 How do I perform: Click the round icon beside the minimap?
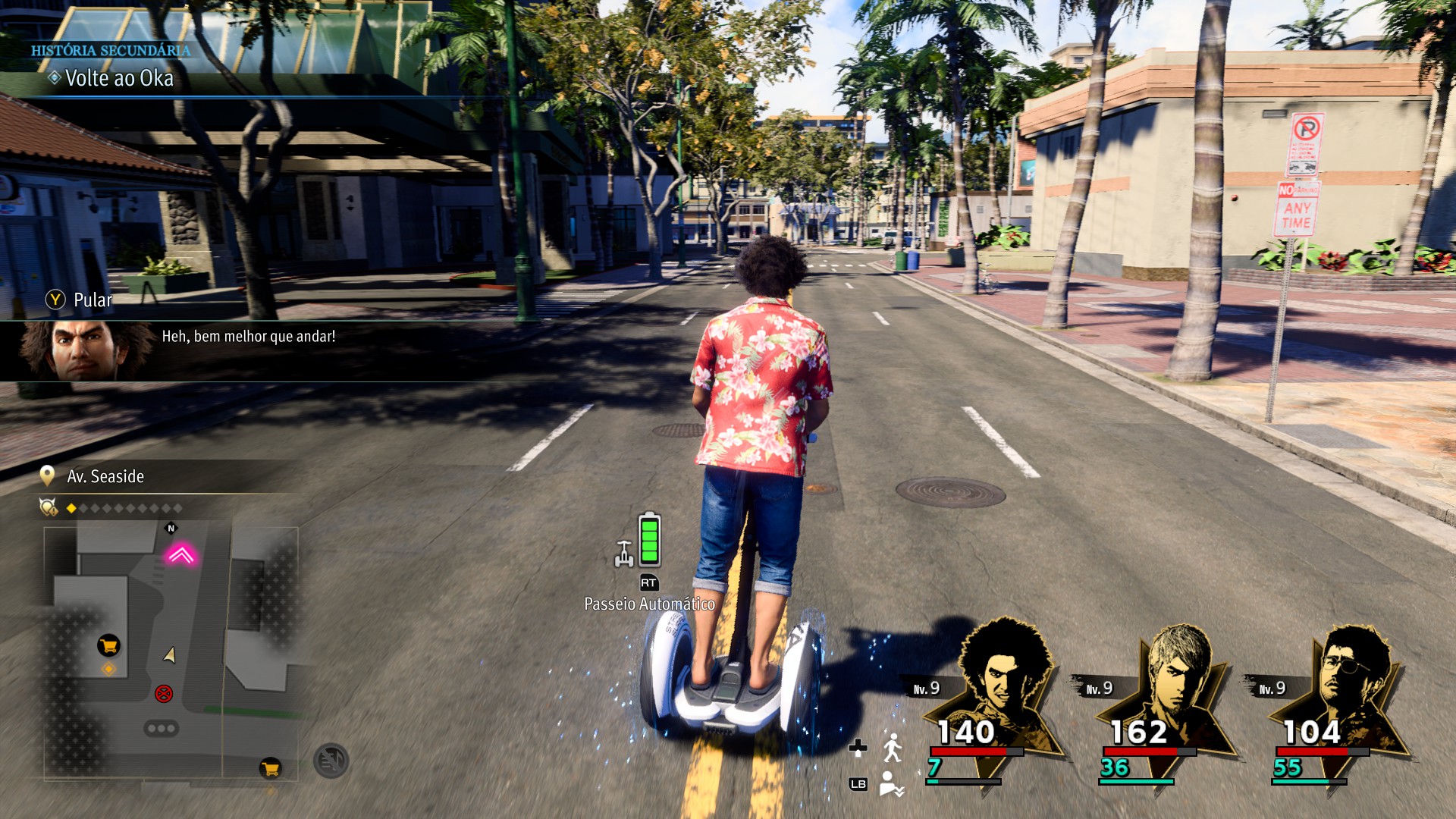331,761
